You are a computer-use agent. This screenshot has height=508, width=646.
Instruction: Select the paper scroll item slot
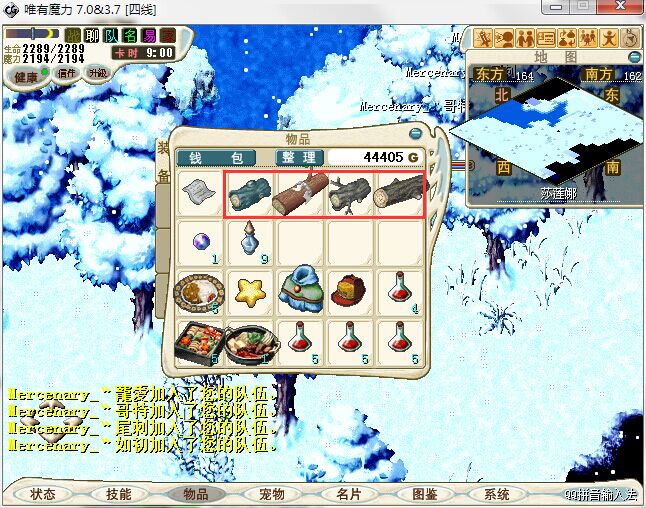200,191
